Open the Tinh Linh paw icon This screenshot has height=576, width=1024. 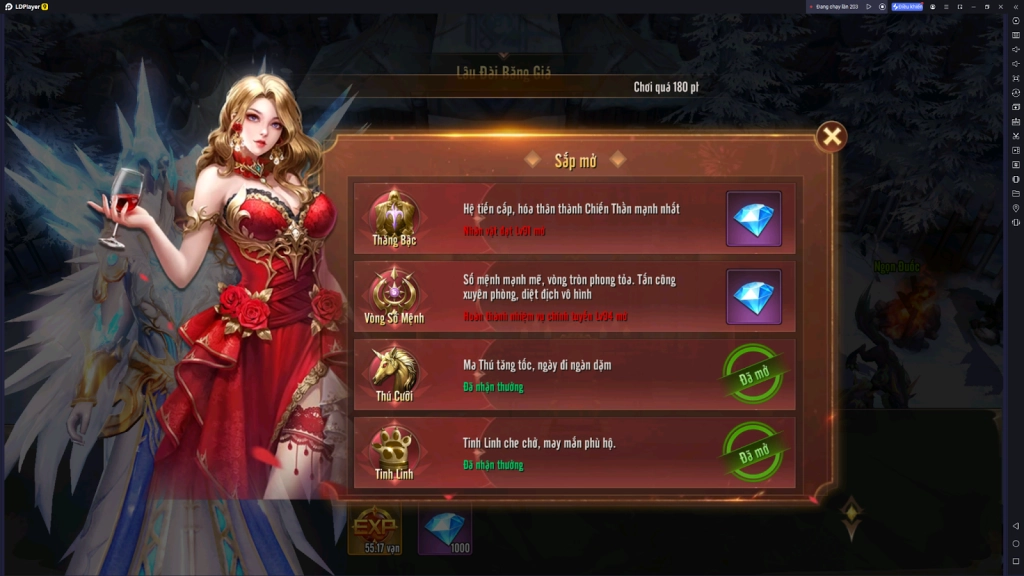click(x=394, y=447)
